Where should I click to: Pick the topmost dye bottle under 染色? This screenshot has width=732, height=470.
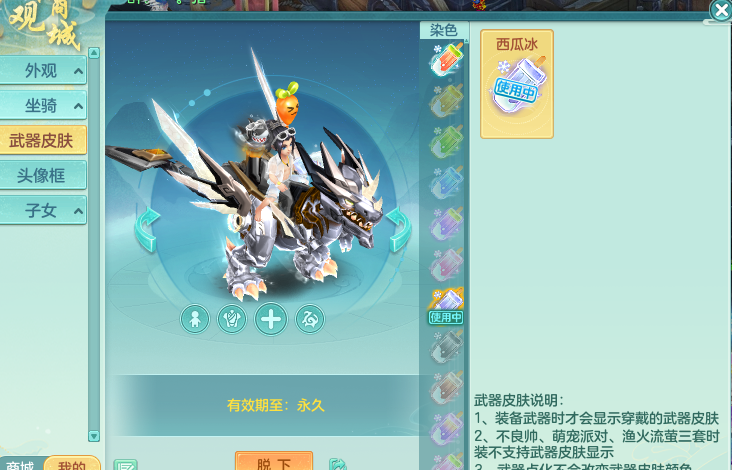445,61
